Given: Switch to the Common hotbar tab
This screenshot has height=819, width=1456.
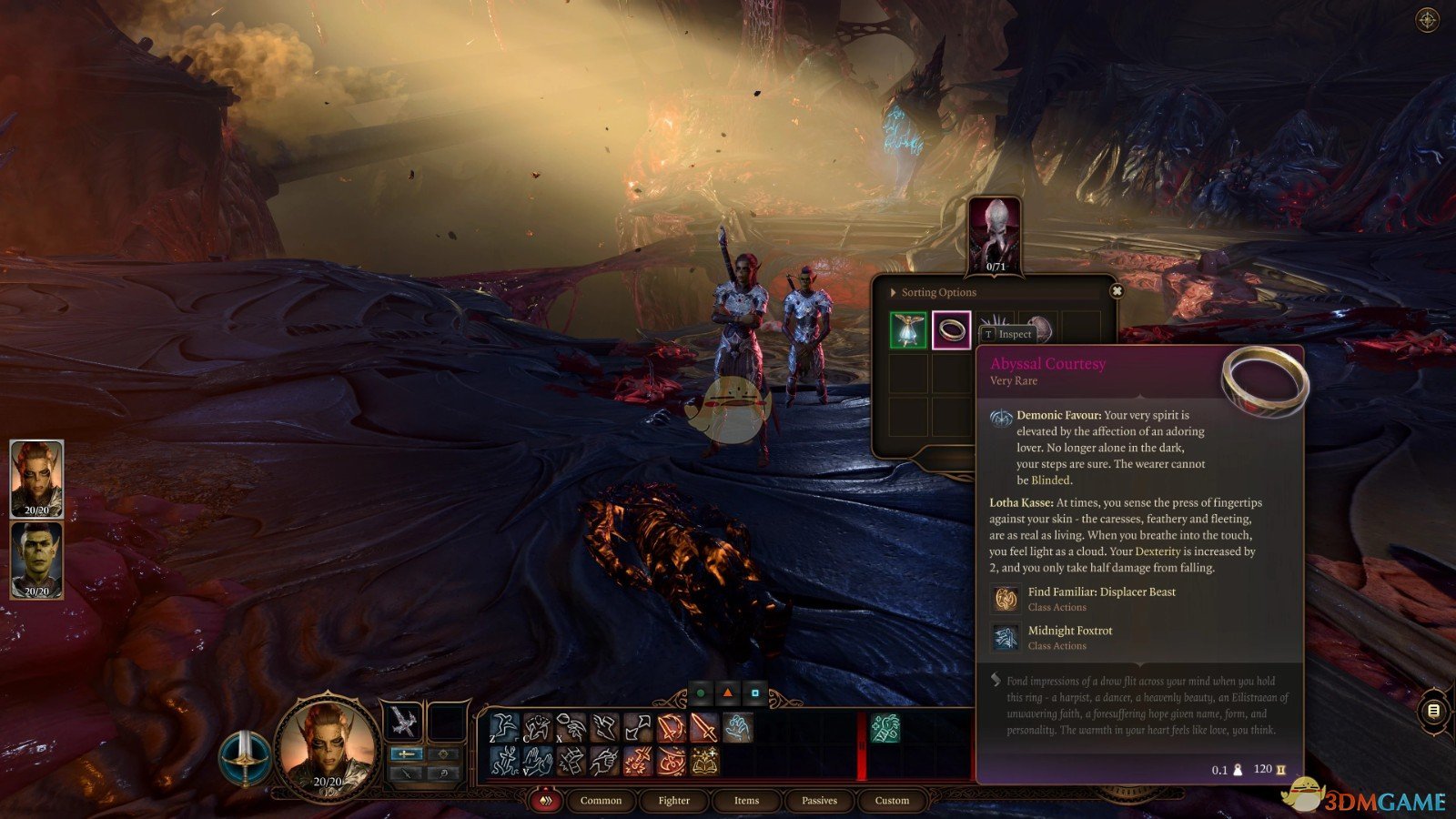Looking at the screenshot, I should [x=601, y=801].
